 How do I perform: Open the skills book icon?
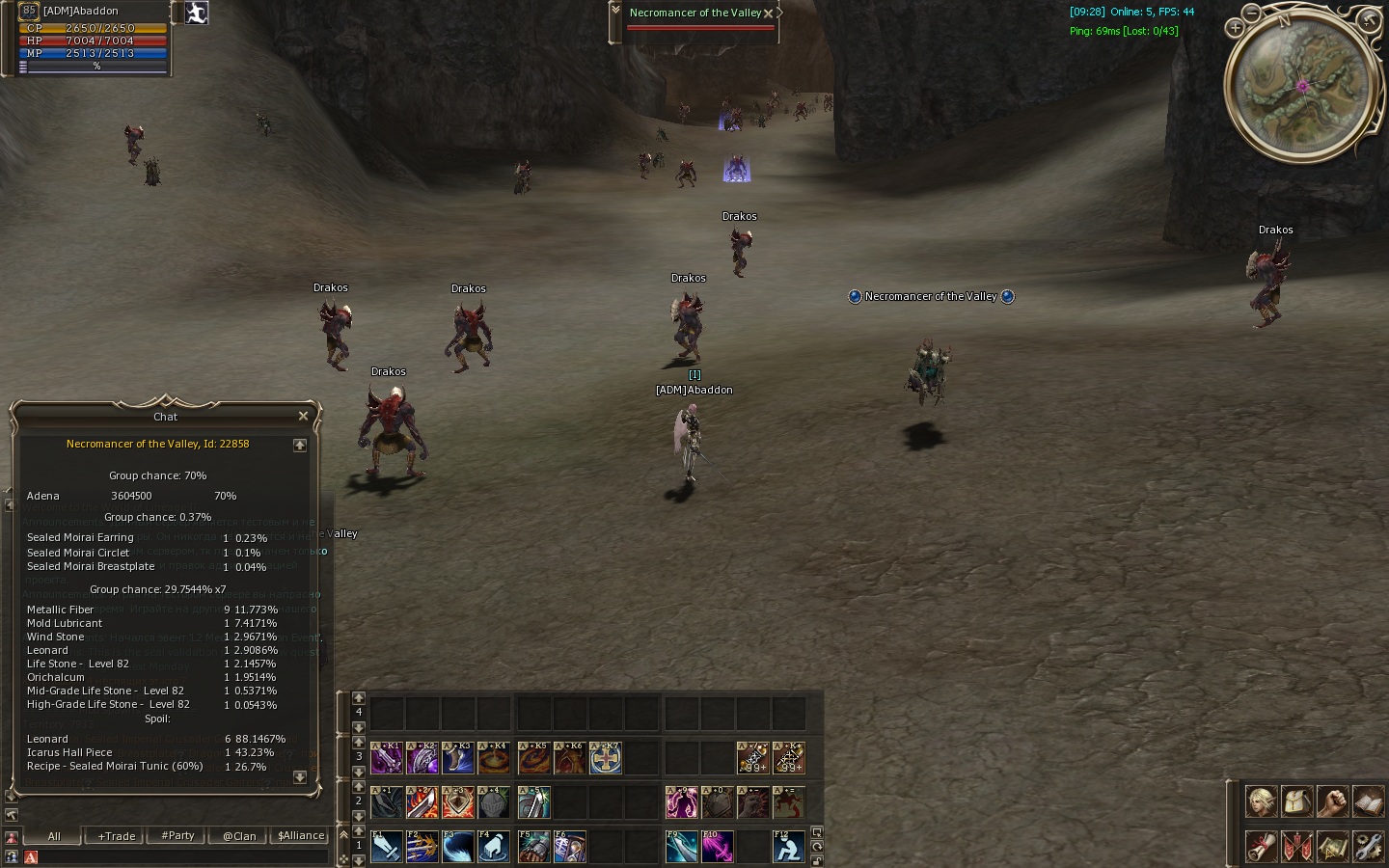(1368, 801)
